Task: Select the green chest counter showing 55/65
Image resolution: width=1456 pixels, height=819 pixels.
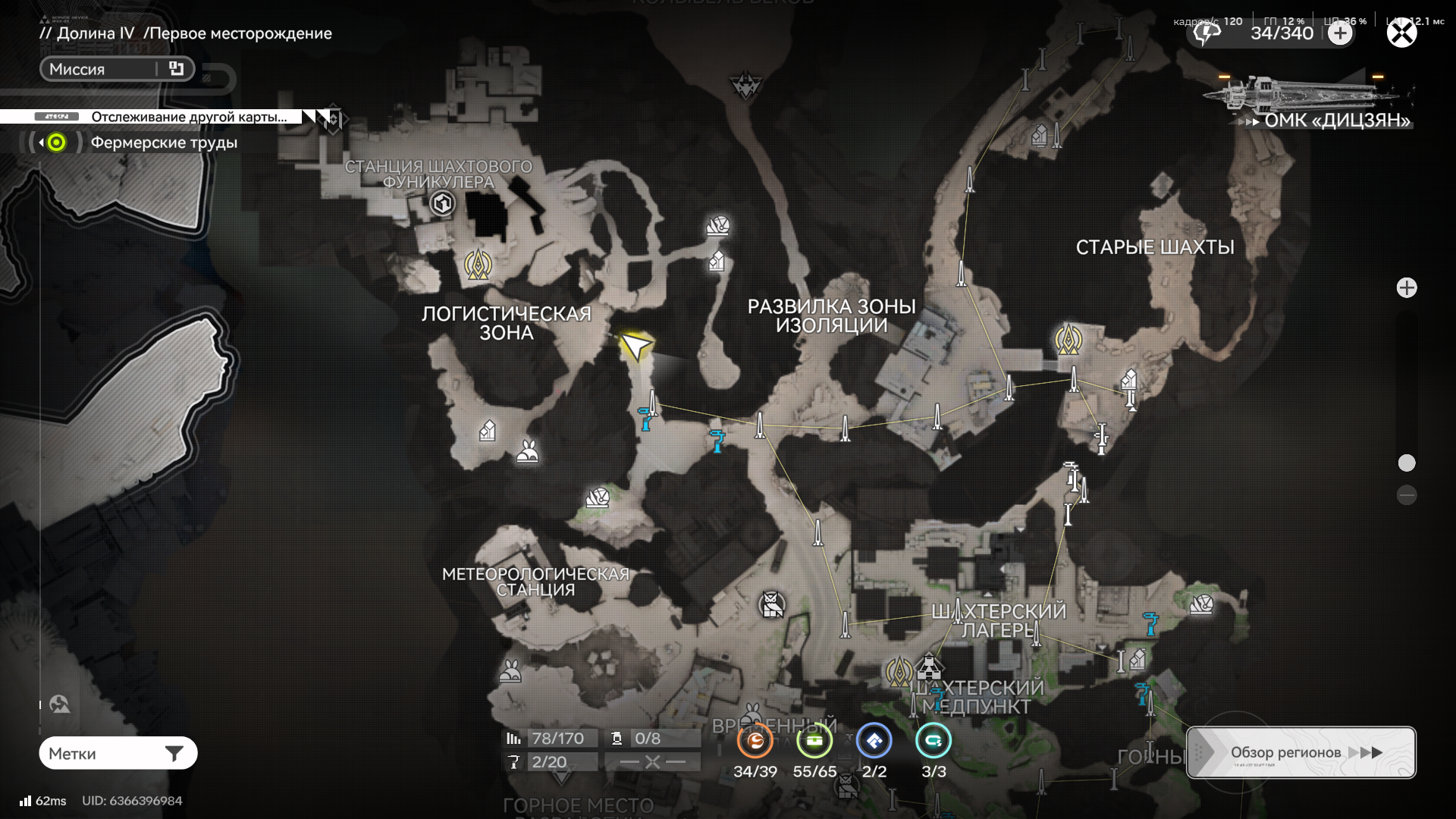Action: (814, 742)
